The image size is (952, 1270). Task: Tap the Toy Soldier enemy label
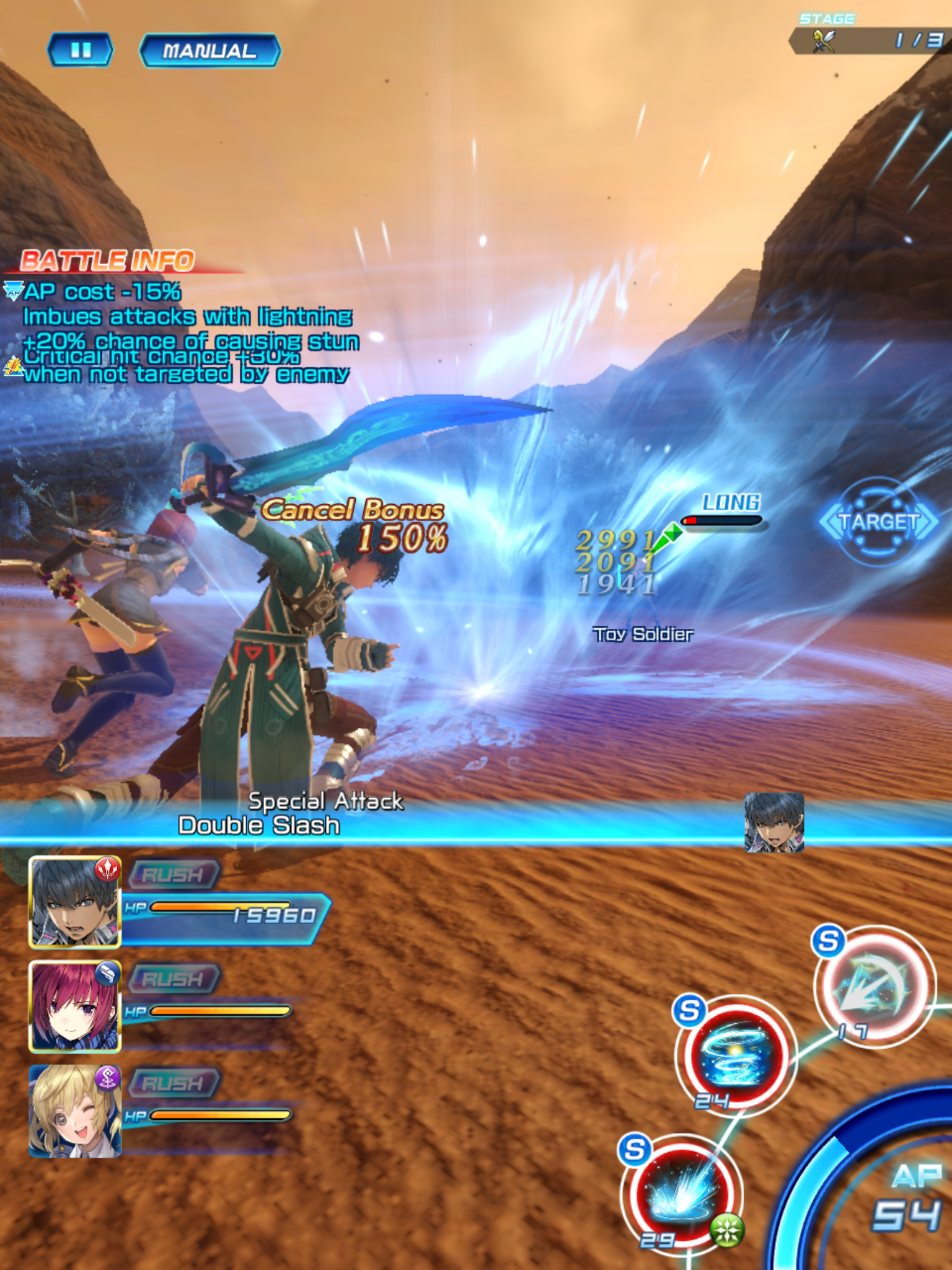pos(643,634)
